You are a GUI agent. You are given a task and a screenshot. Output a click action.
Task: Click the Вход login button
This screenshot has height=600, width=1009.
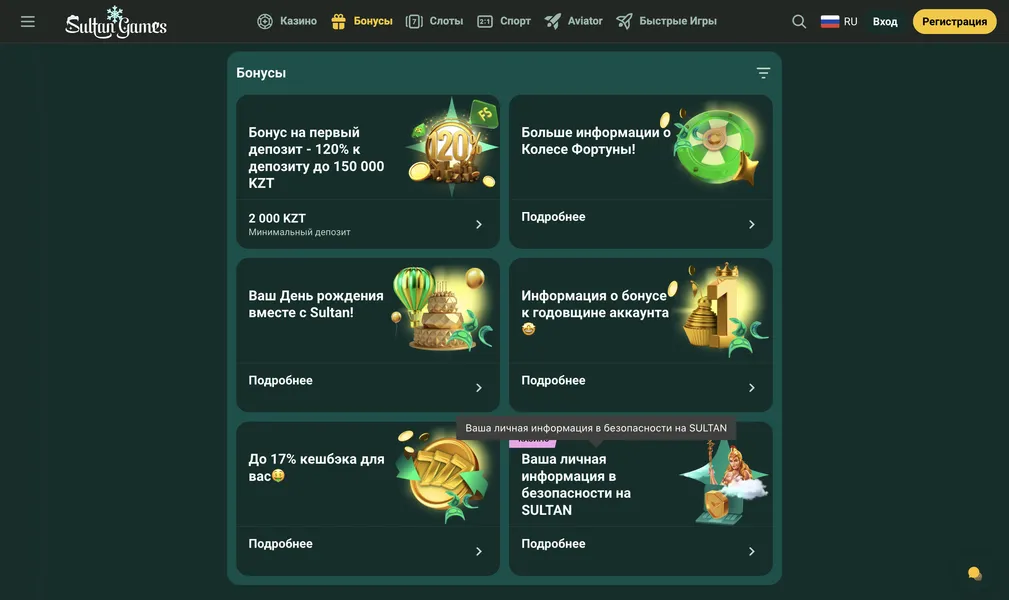(885, 21)
